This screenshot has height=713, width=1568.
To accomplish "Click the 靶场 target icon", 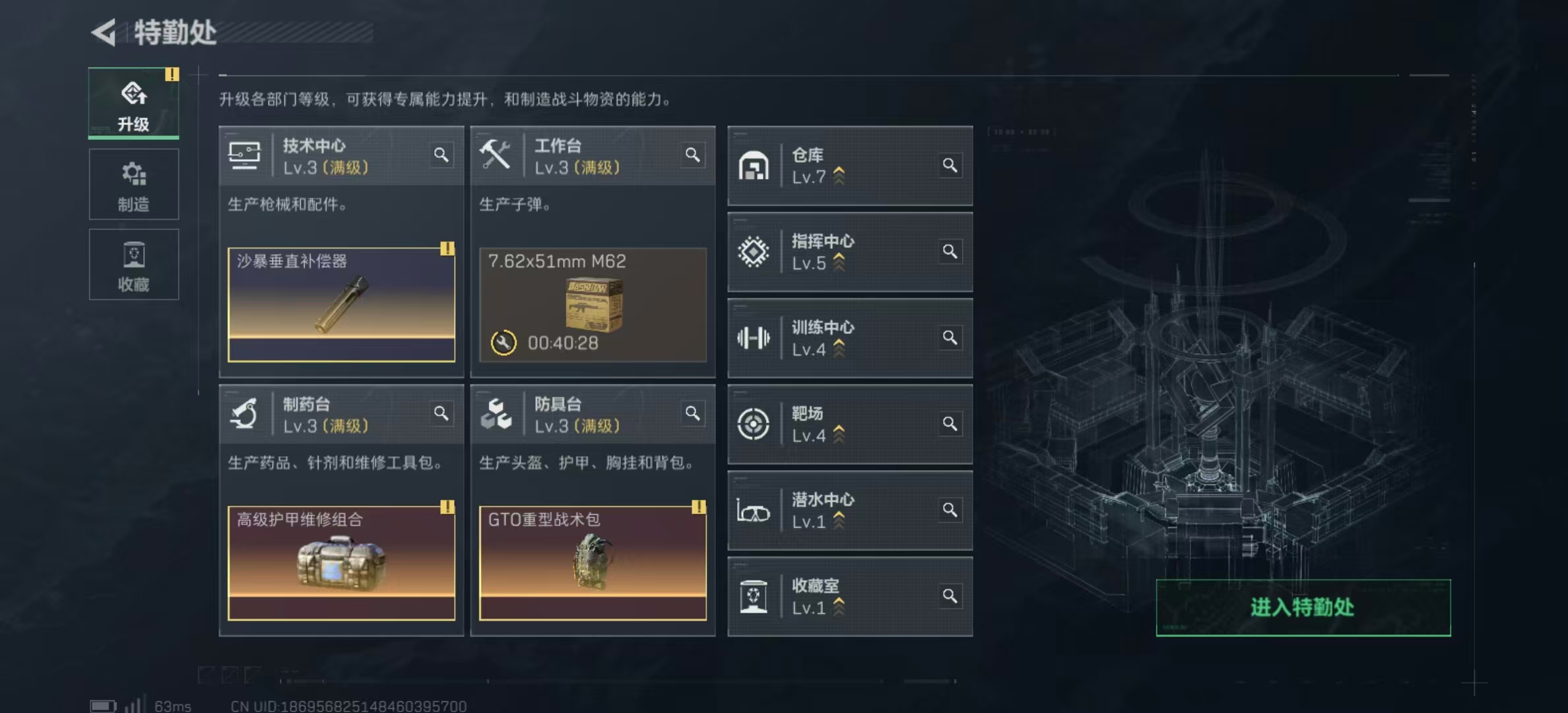I will [754, 424].
